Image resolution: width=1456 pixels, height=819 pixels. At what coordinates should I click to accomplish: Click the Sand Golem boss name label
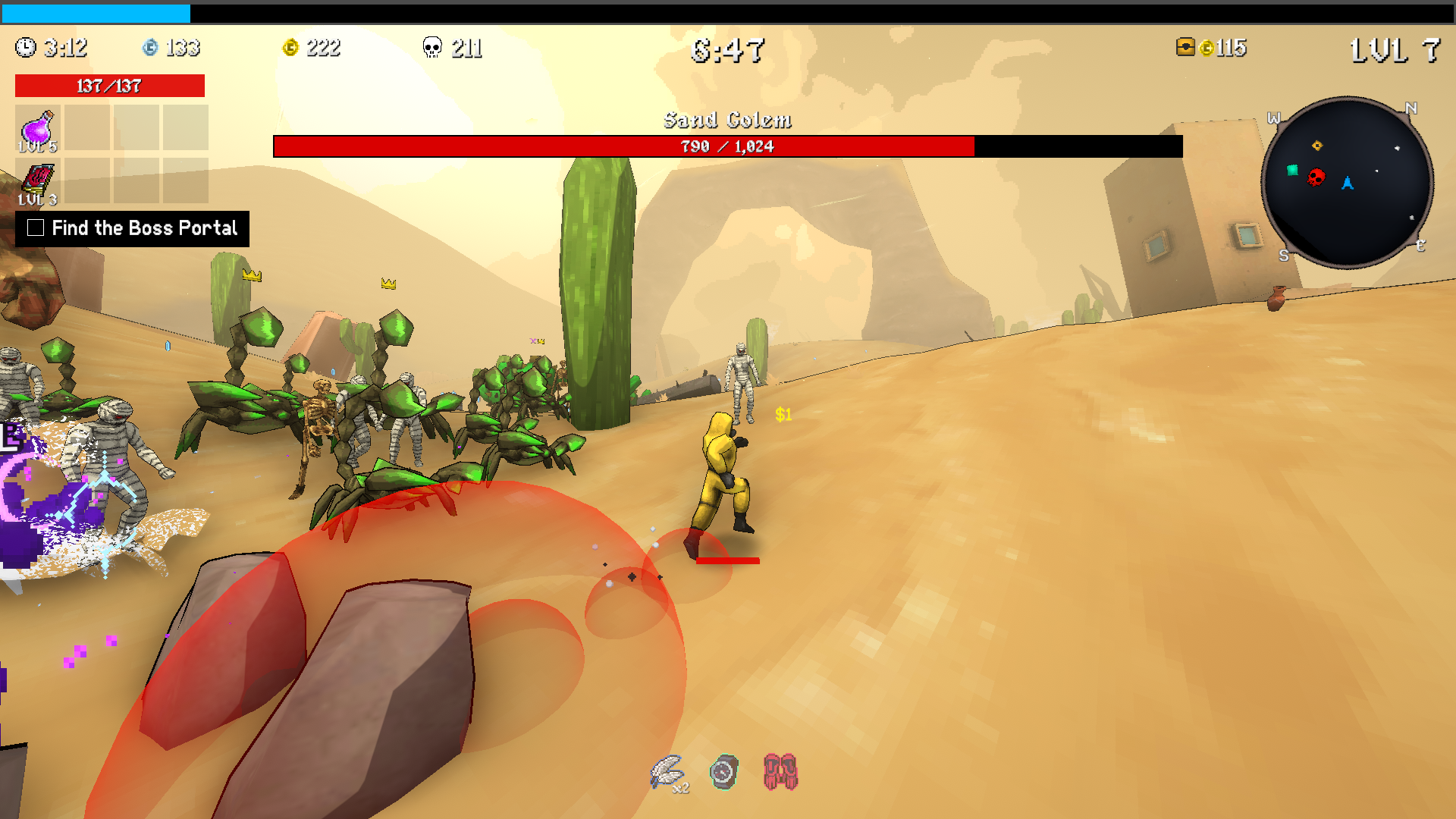[728, 120]
